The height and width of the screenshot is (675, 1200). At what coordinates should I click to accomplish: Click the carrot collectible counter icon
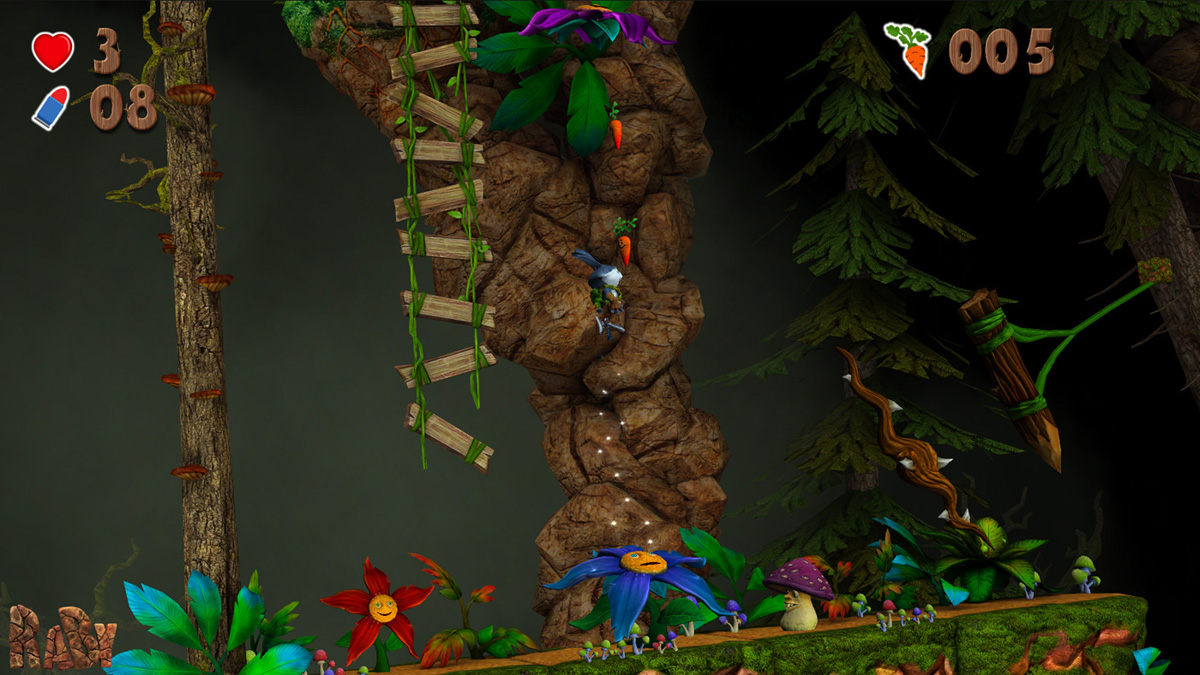coord(909,49)
